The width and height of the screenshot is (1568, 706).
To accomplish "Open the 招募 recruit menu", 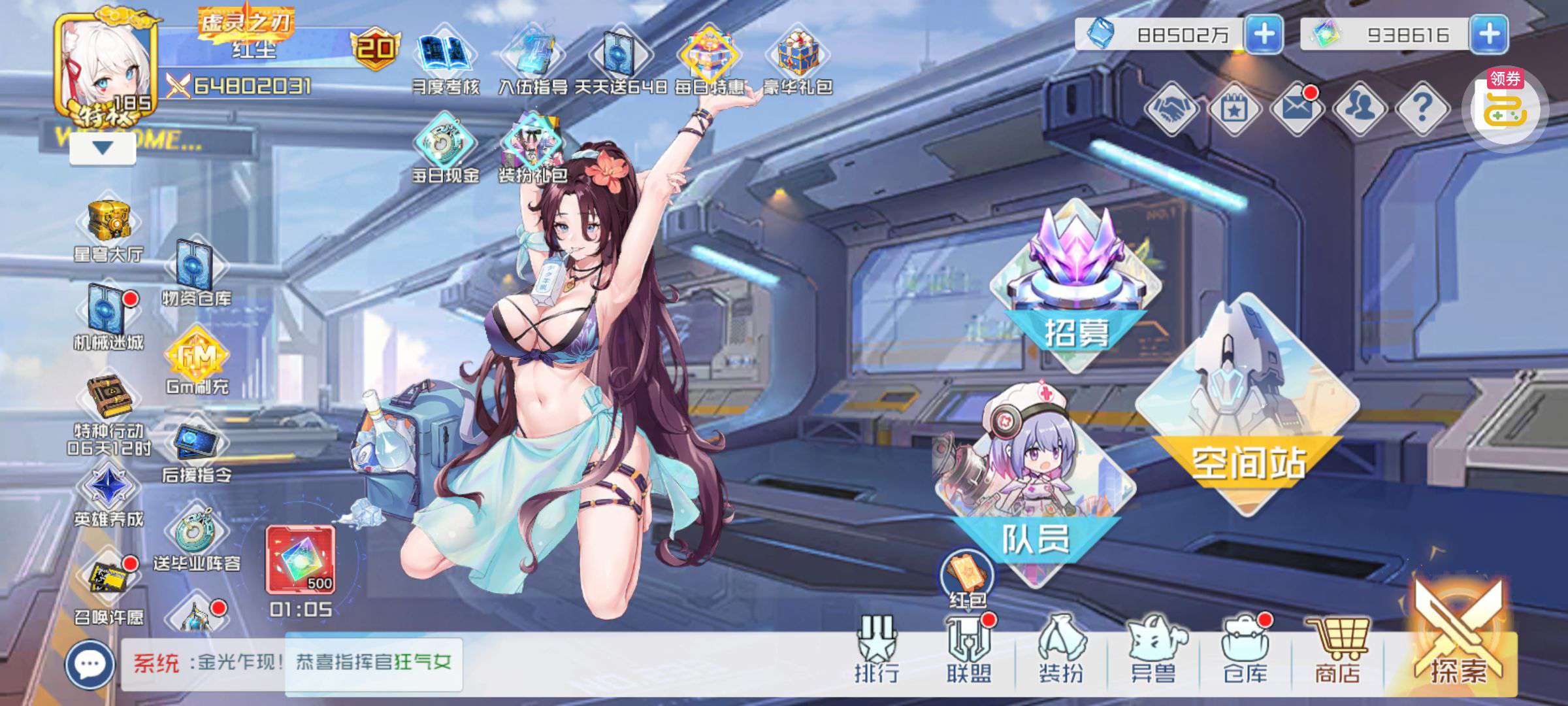I will tap(1075, 288).
